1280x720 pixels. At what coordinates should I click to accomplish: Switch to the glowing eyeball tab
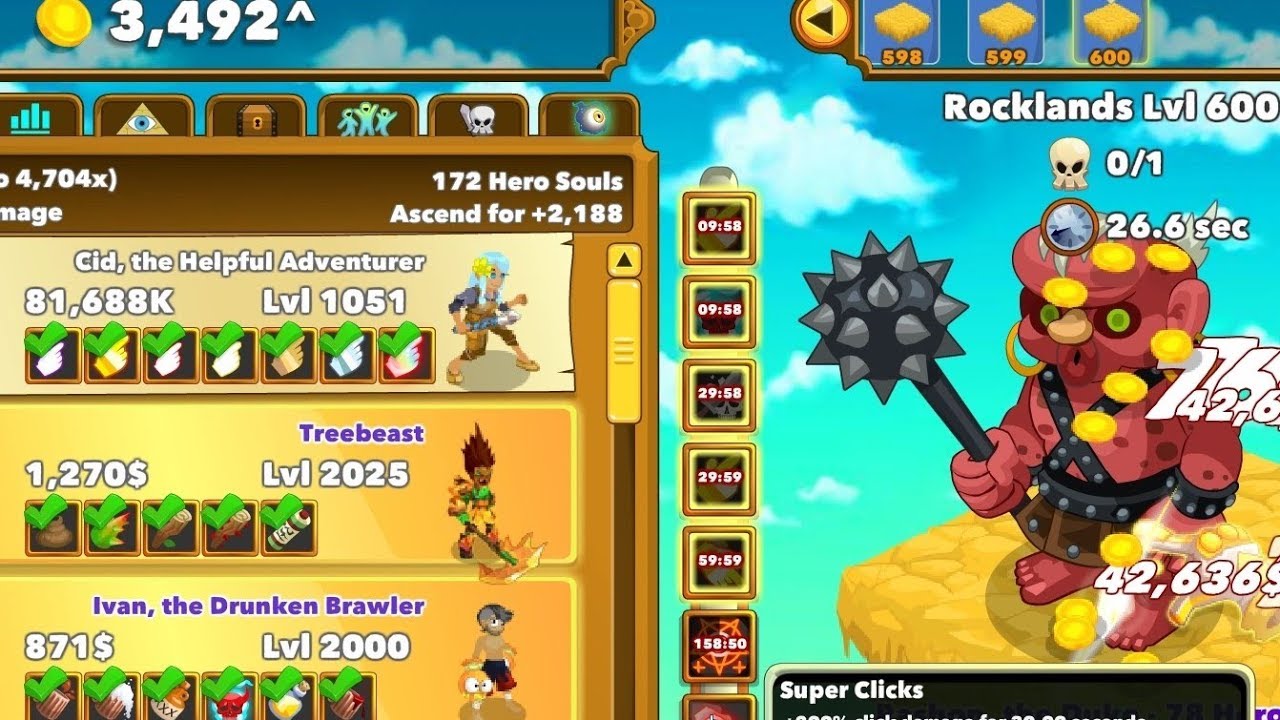point(588,119)
